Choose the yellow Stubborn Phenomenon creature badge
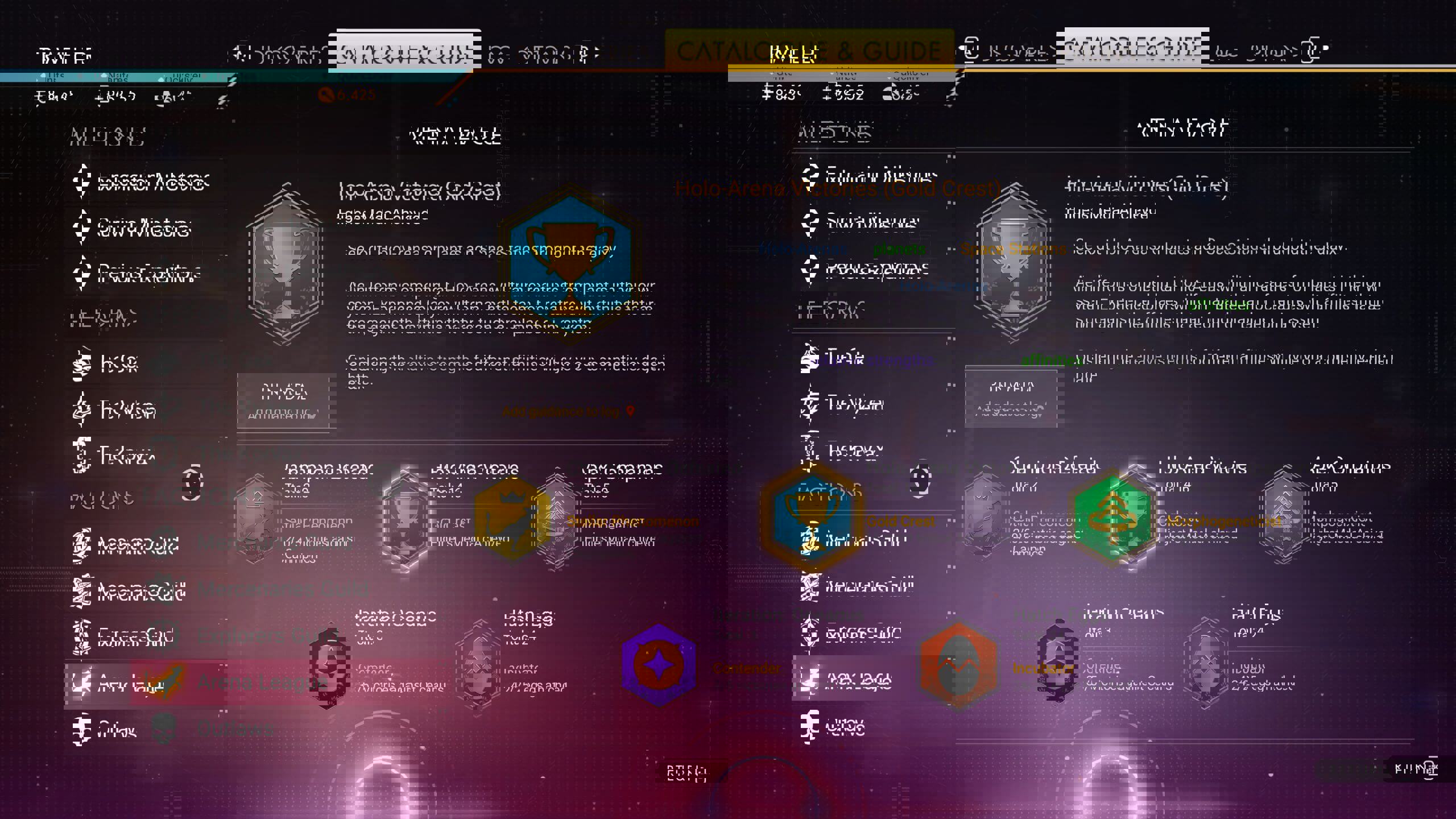 tap(512, 520)
